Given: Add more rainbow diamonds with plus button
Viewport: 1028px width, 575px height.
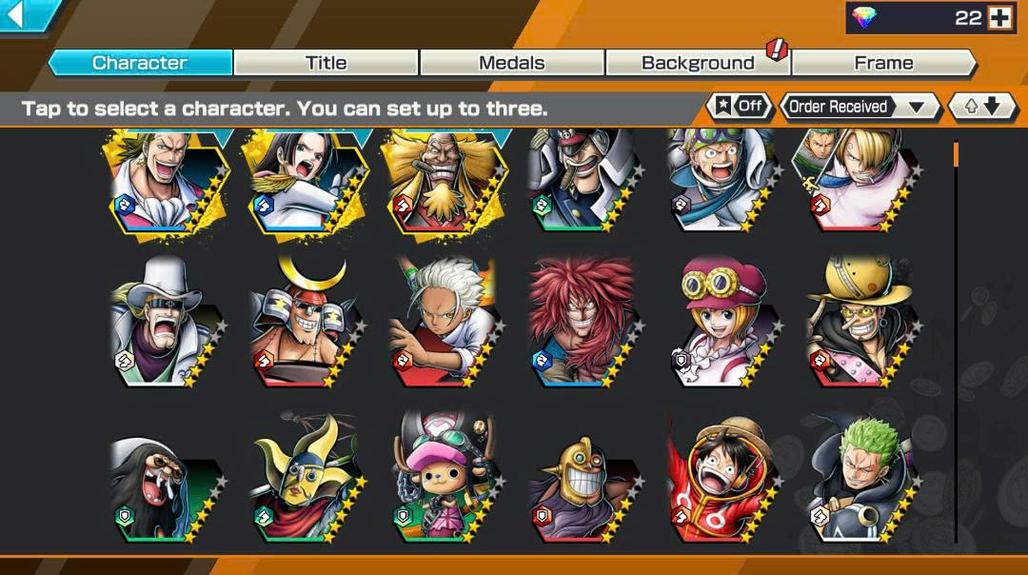Looking at the screenshot, I should (x=999, y=17).
